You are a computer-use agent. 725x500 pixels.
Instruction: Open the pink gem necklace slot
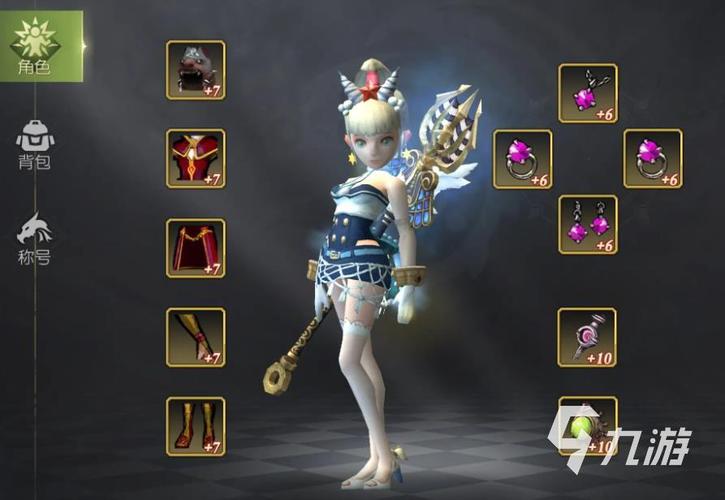(587, 93)
